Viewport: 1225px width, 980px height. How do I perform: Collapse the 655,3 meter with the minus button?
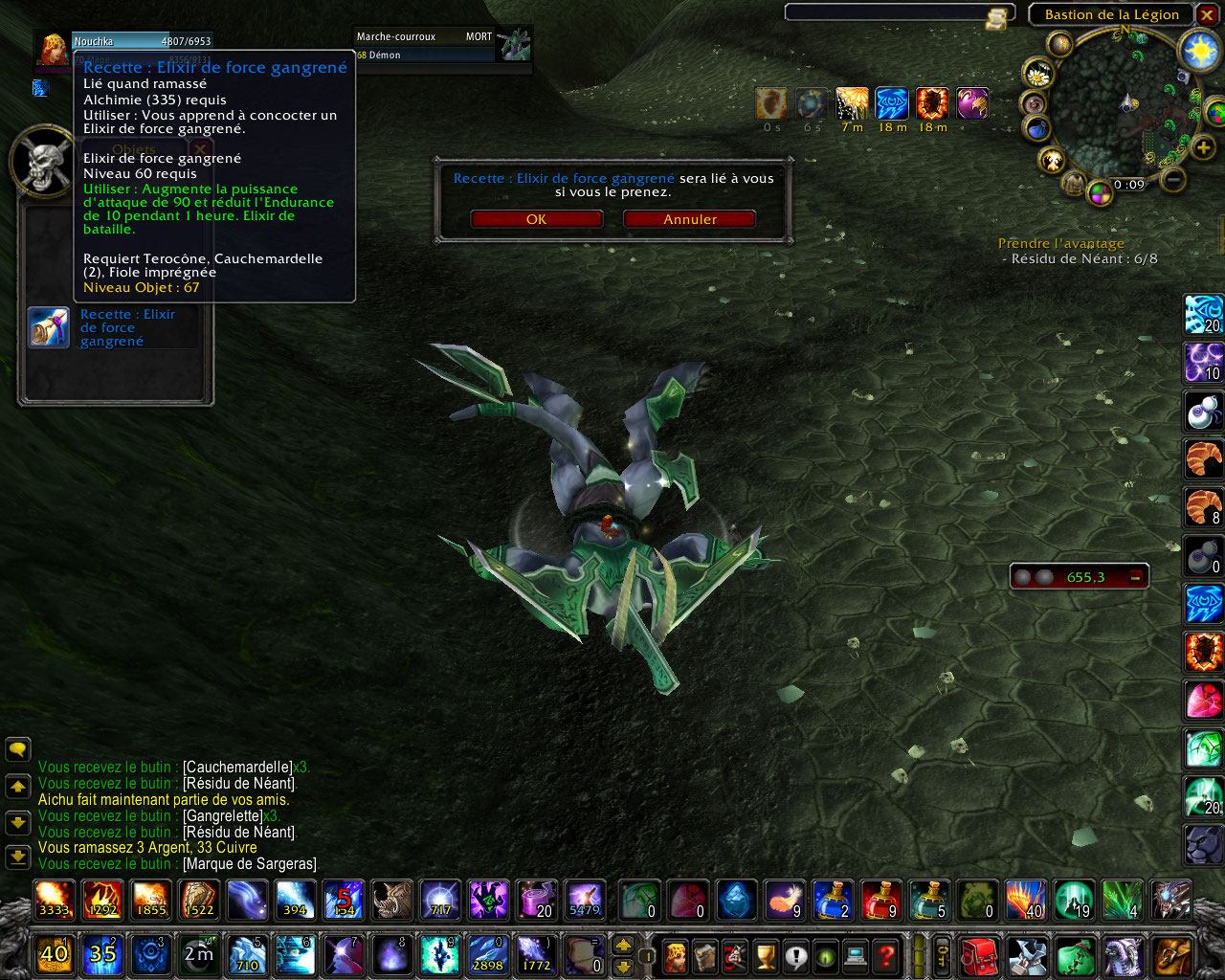1135,577
